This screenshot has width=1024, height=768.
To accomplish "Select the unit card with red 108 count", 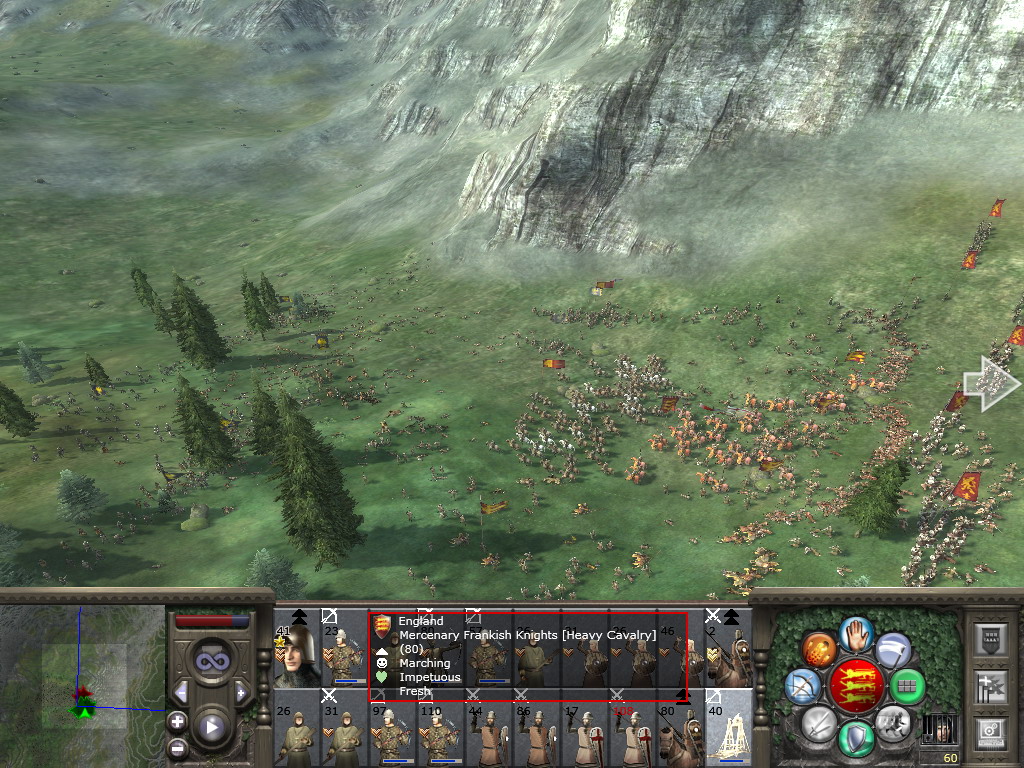I will (632, 728).
